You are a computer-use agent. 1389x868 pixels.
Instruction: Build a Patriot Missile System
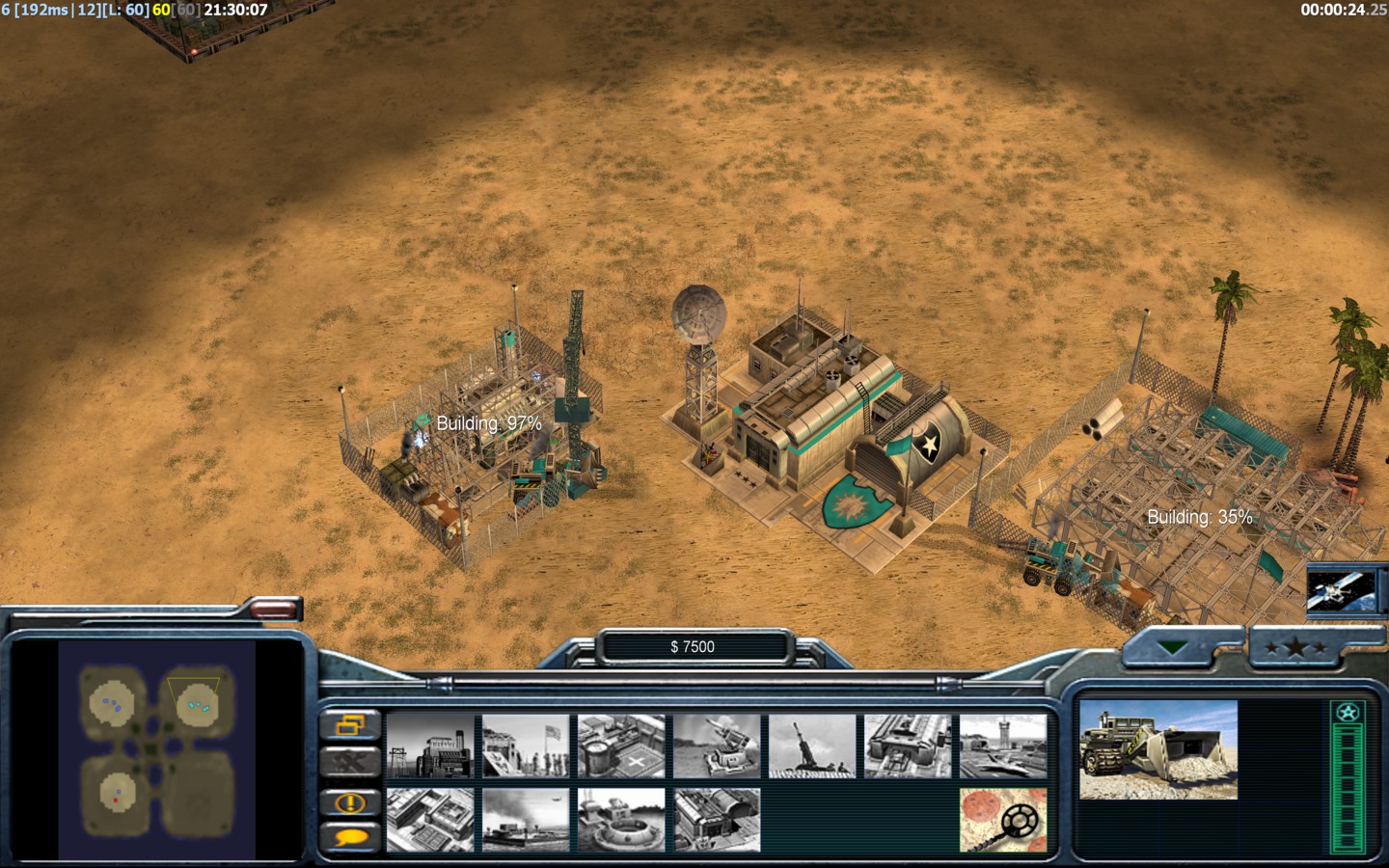tap(717, 746)
